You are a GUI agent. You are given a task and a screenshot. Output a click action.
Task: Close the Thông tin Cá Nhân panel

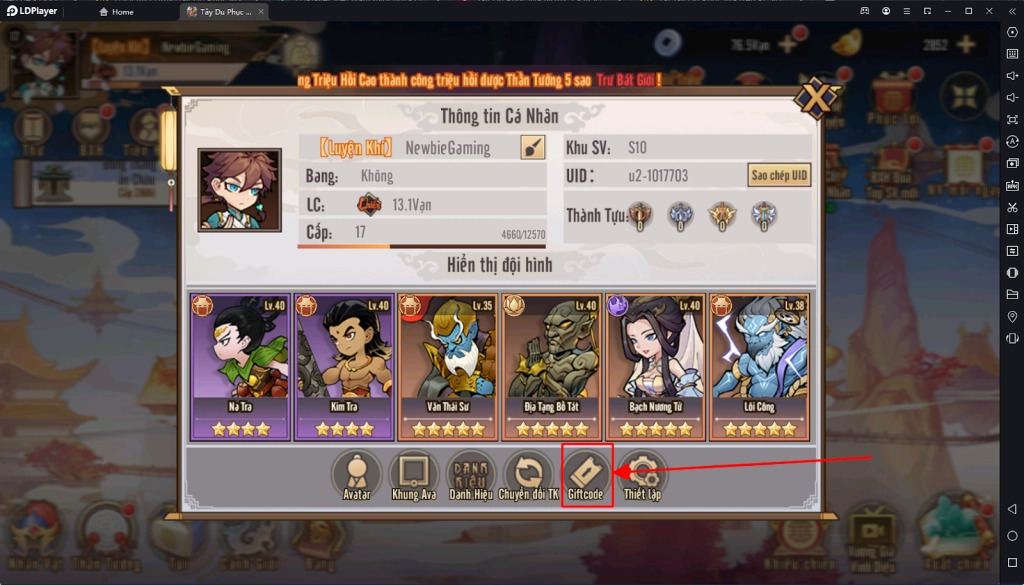[x=816, y=100]
